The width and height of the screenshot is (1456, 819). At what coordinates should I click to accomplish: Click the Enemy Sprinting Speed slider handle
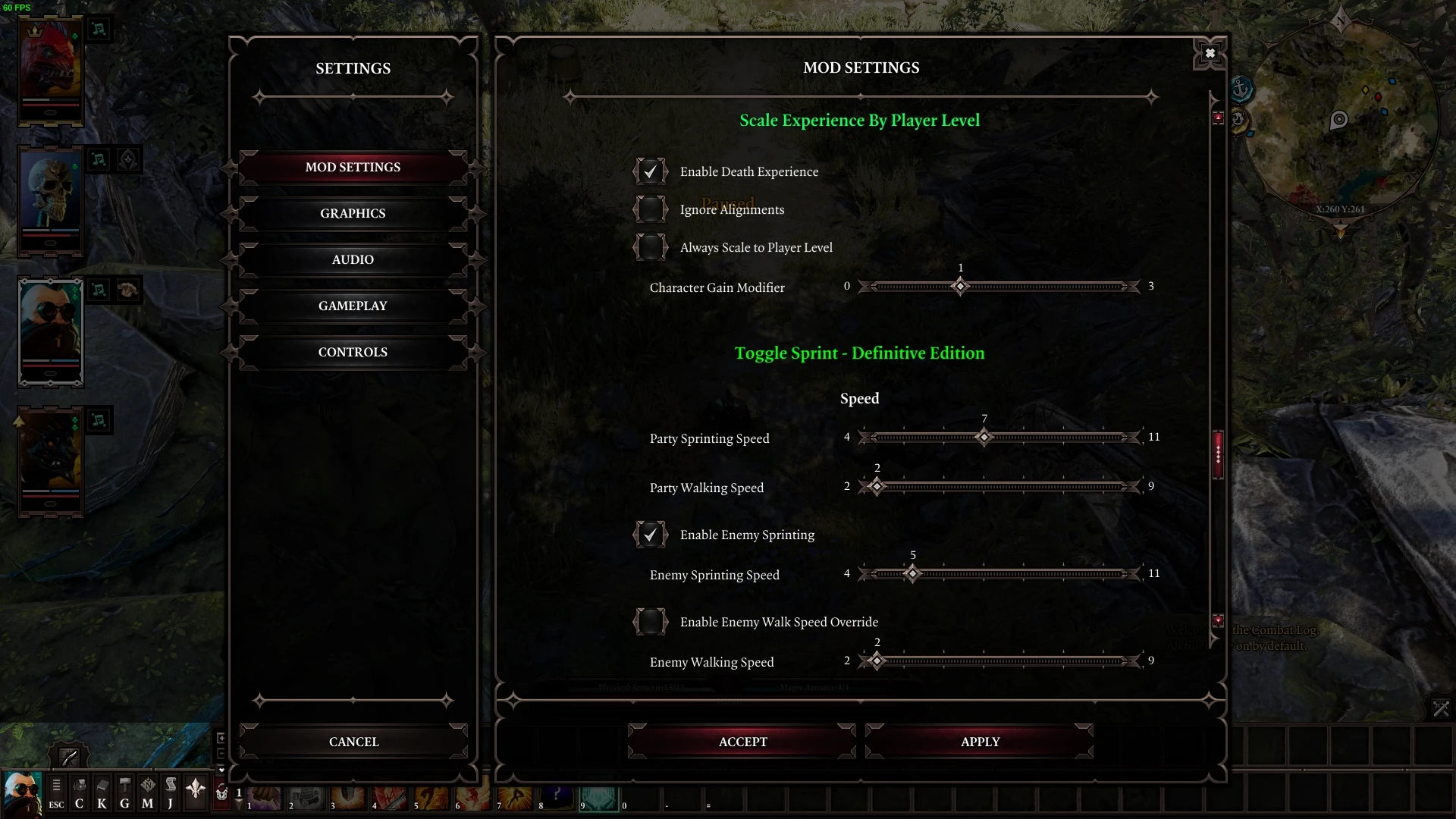[913, 574]
